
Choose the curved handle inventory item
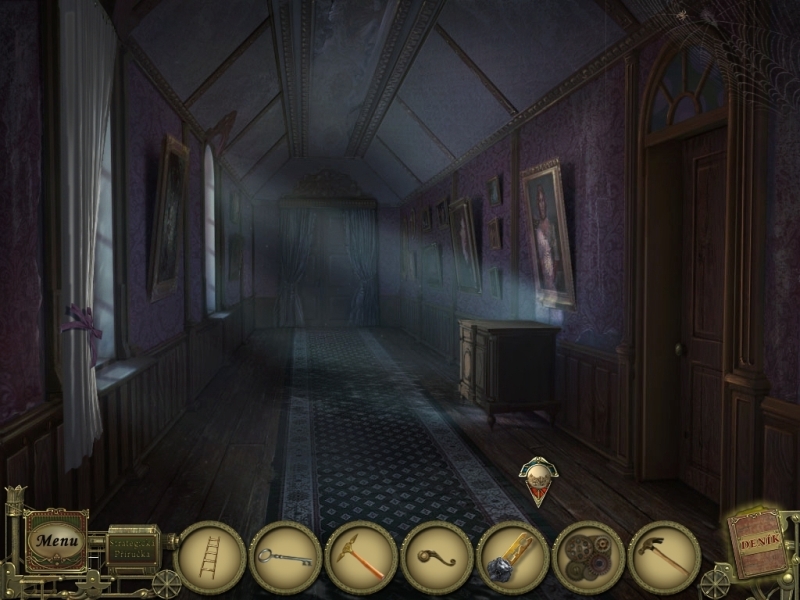(437, 558)
